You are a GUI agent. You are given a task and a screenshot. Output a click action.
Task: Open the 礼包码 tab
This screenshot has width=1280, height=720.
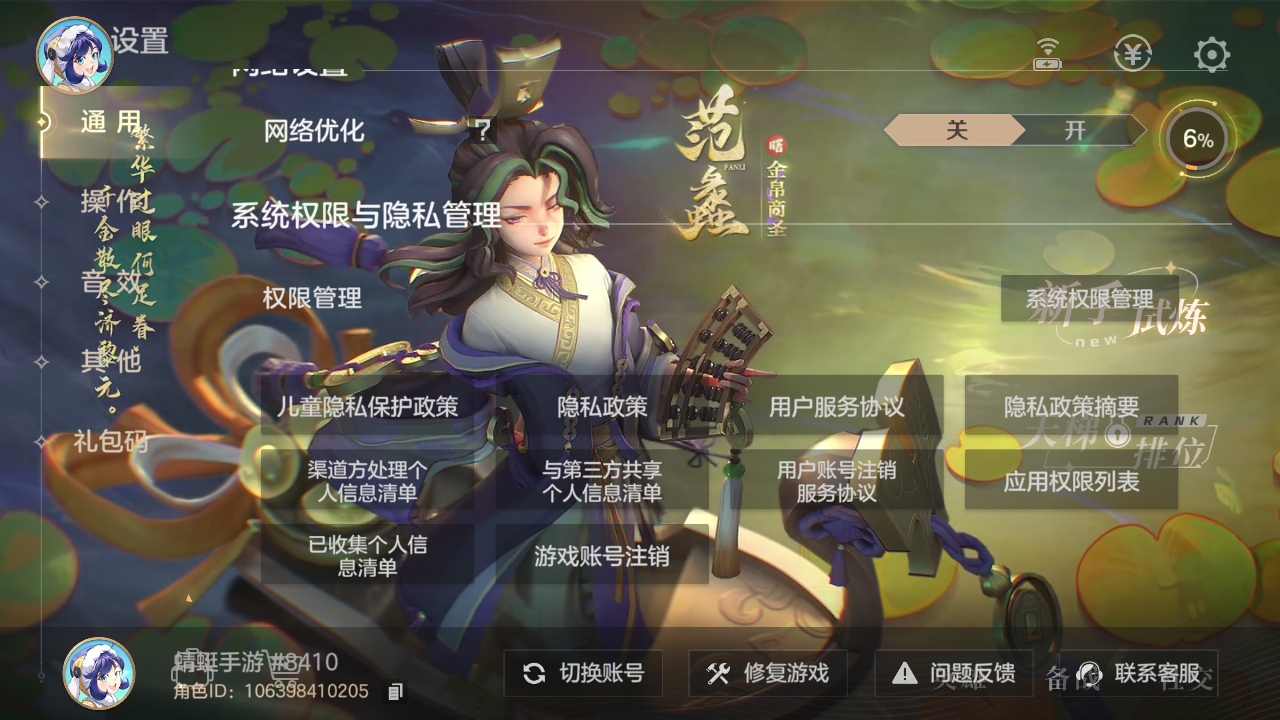pyautogui.click(x=110, y=441)
